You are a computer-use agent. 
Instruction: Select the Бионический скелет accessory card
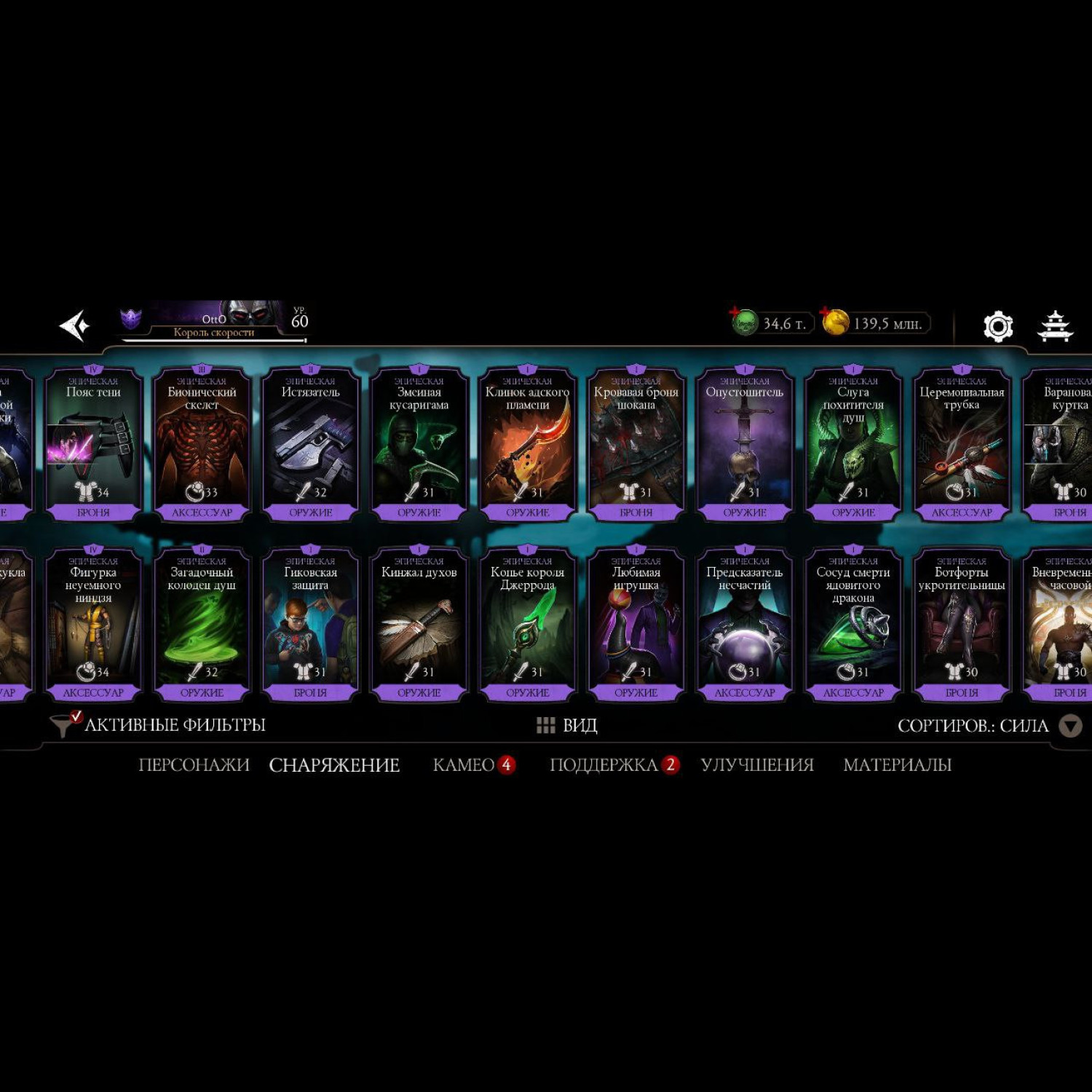[202, 444]
